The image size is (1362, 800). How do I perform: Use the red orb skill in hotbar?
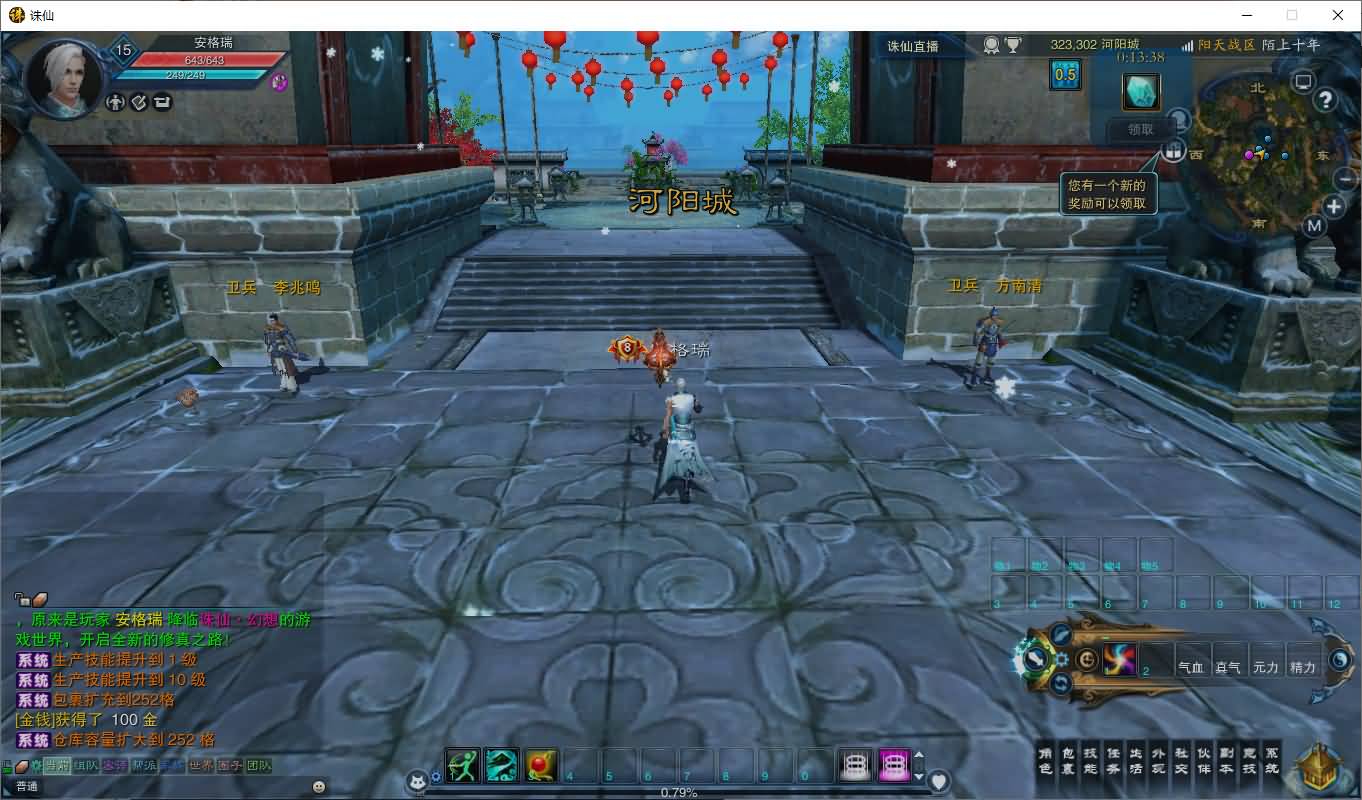[x=540, y=765]
